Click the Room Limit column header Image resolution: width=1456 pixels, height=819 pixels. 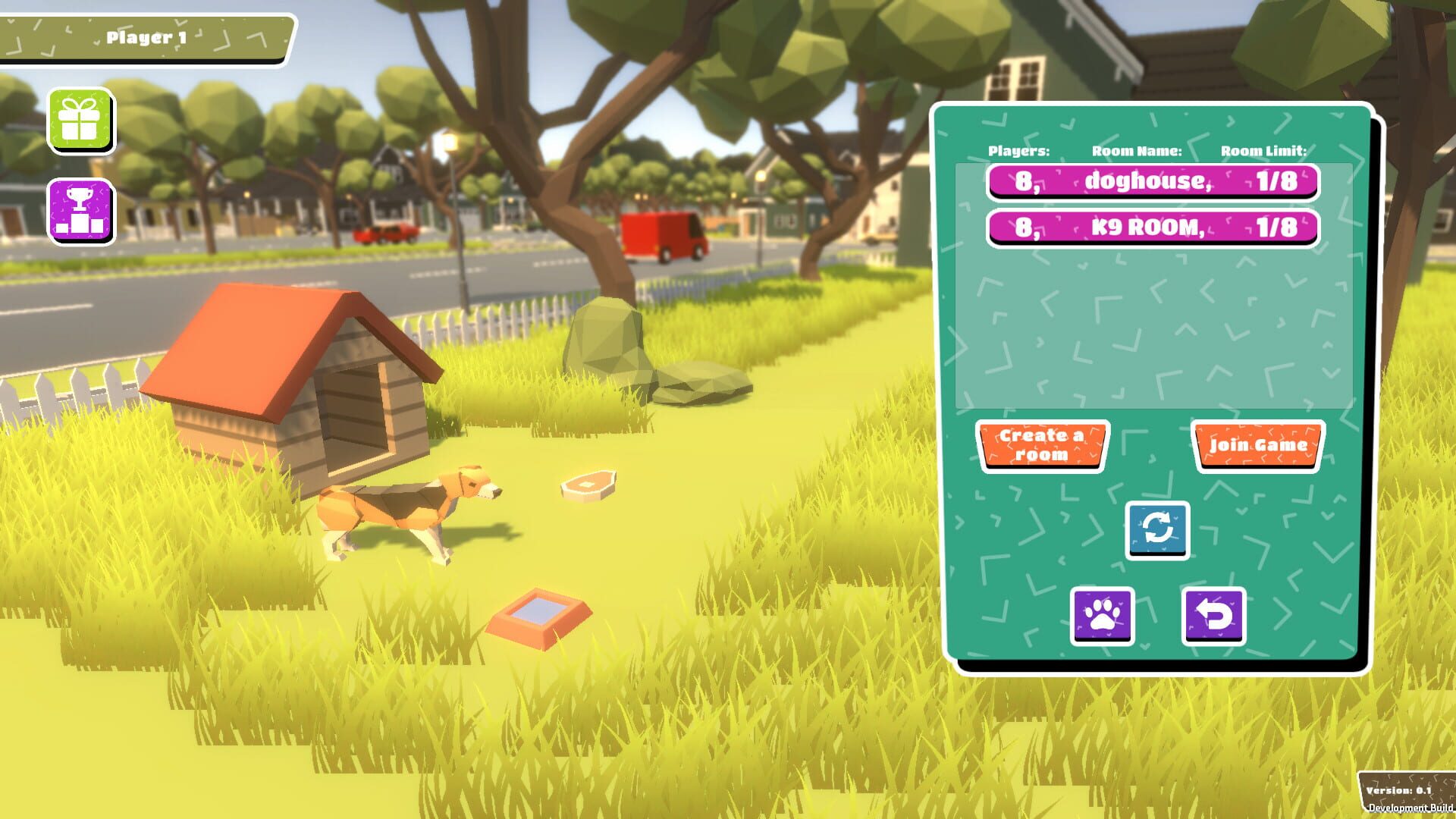click(1262, 151)
